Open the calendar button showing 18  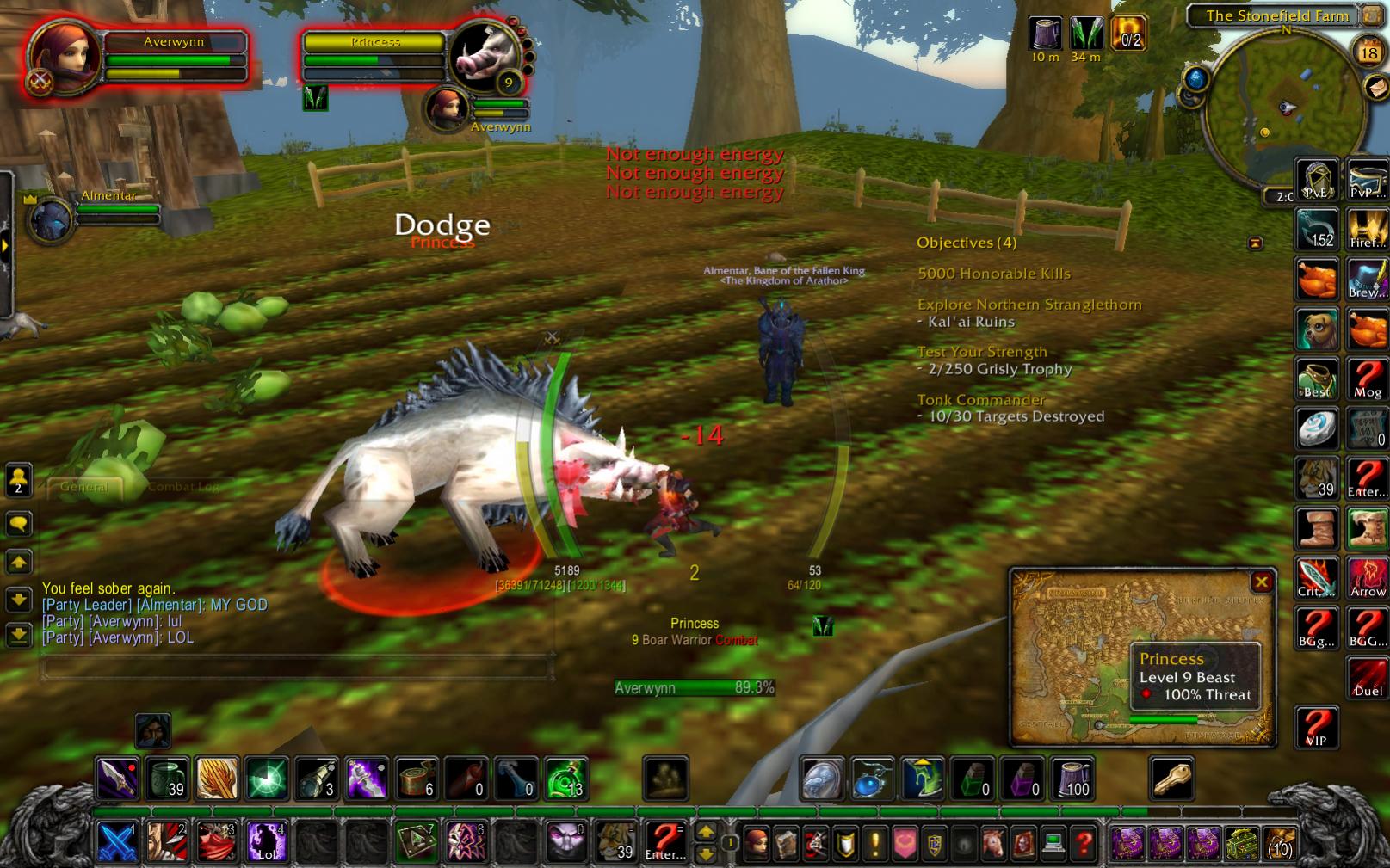point(1368,52)
